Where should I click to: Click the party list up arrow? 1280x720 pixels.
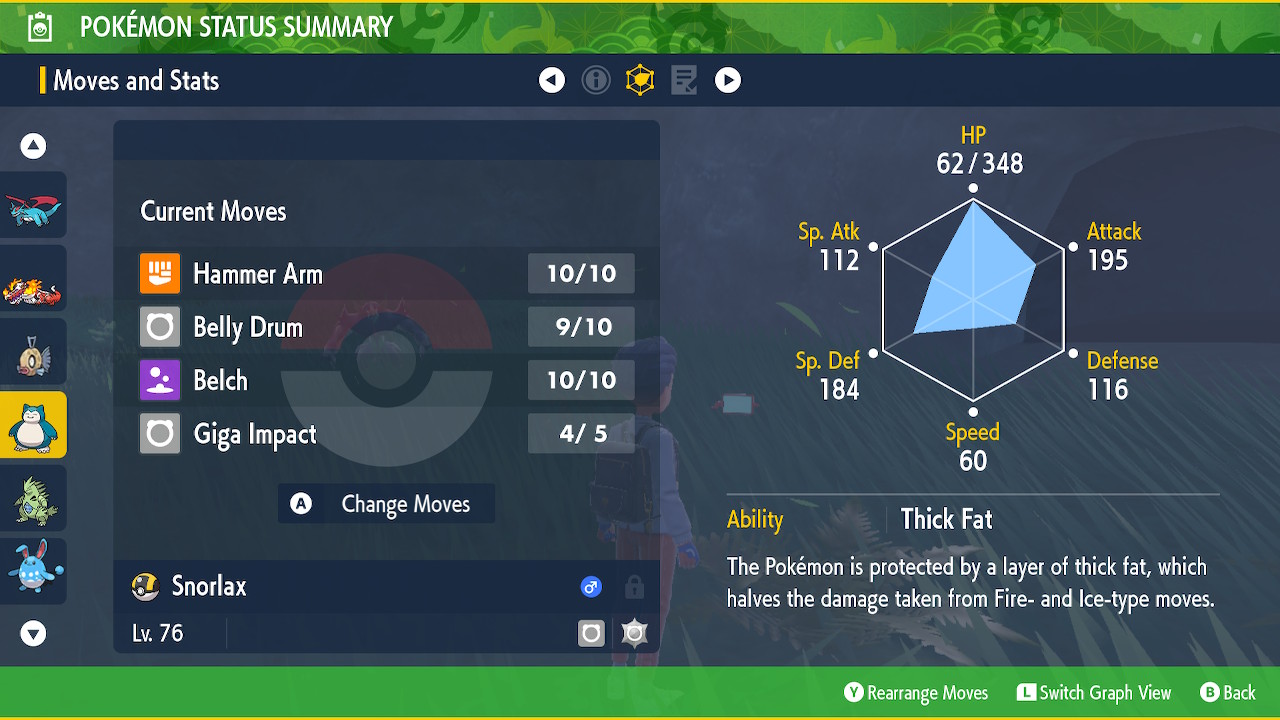[33, 147]
